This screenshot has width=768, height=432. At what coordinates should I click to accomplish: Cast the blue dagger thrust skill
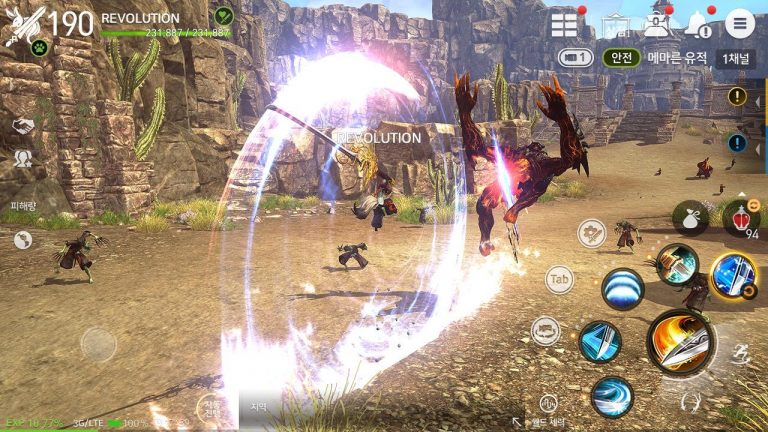coord(600,342)
